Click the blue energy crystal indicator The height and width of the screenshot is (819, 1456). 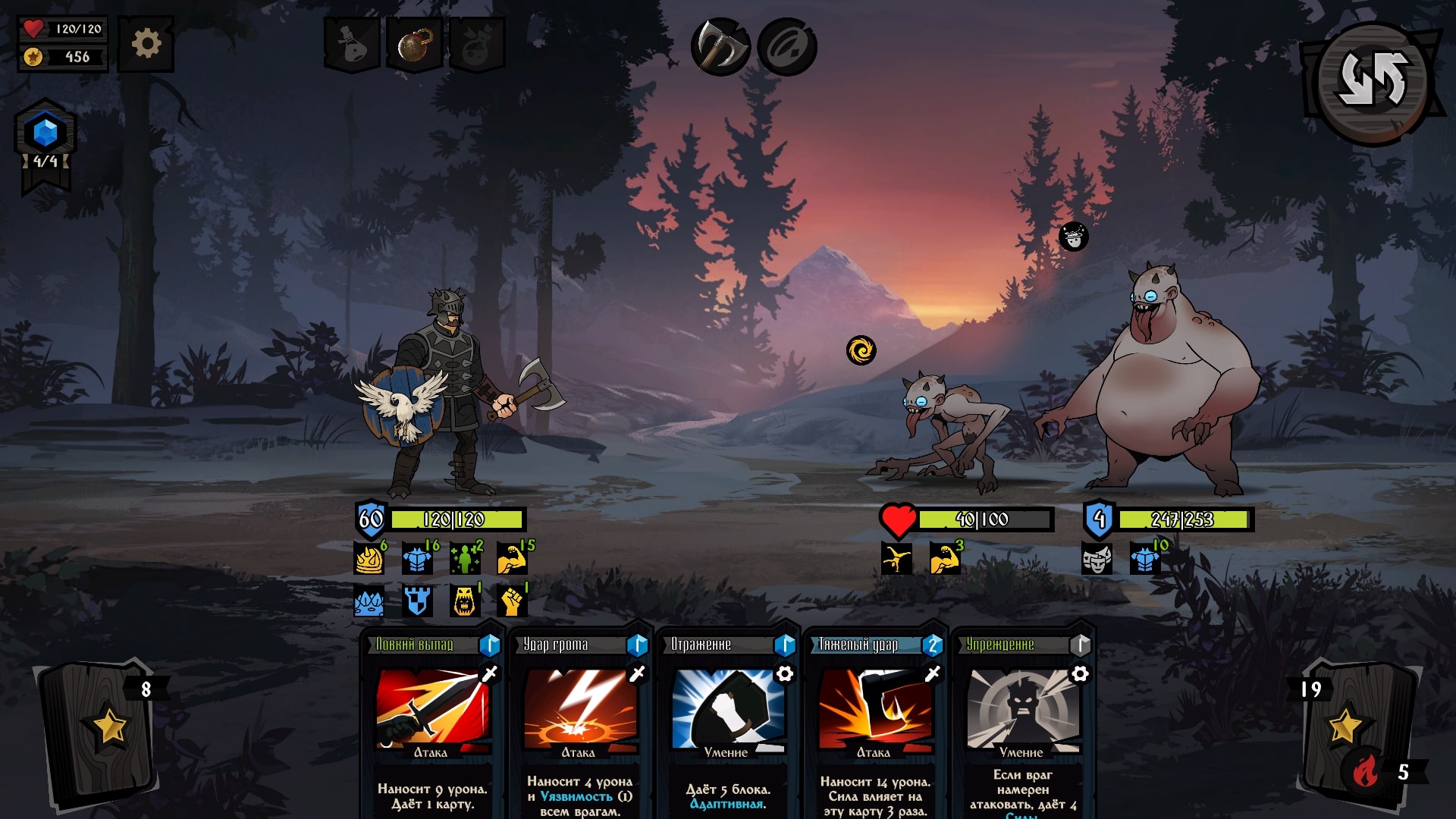point(45,134)
